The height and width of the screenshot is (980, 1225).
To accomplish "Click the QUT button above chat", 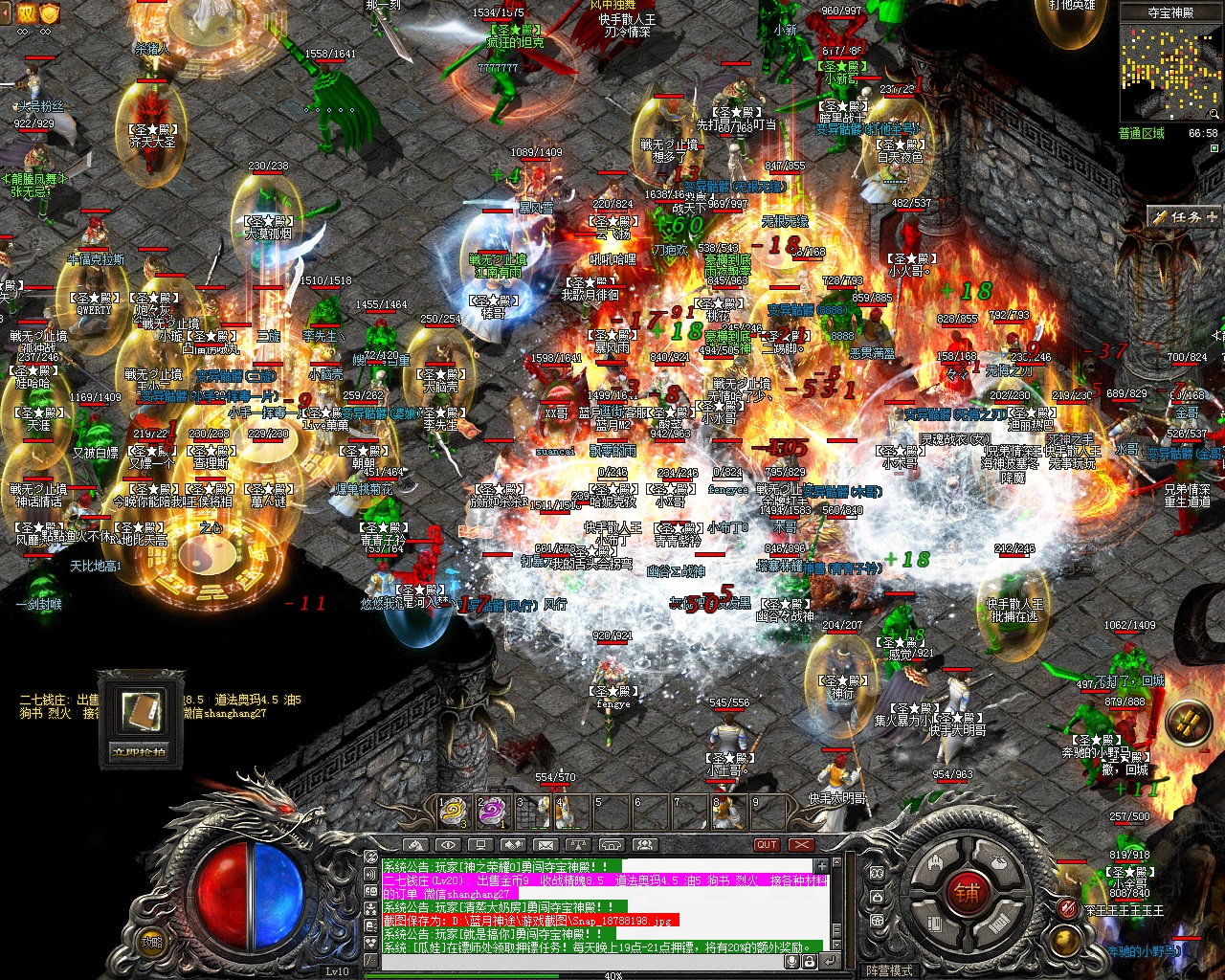I will (767, 845).
